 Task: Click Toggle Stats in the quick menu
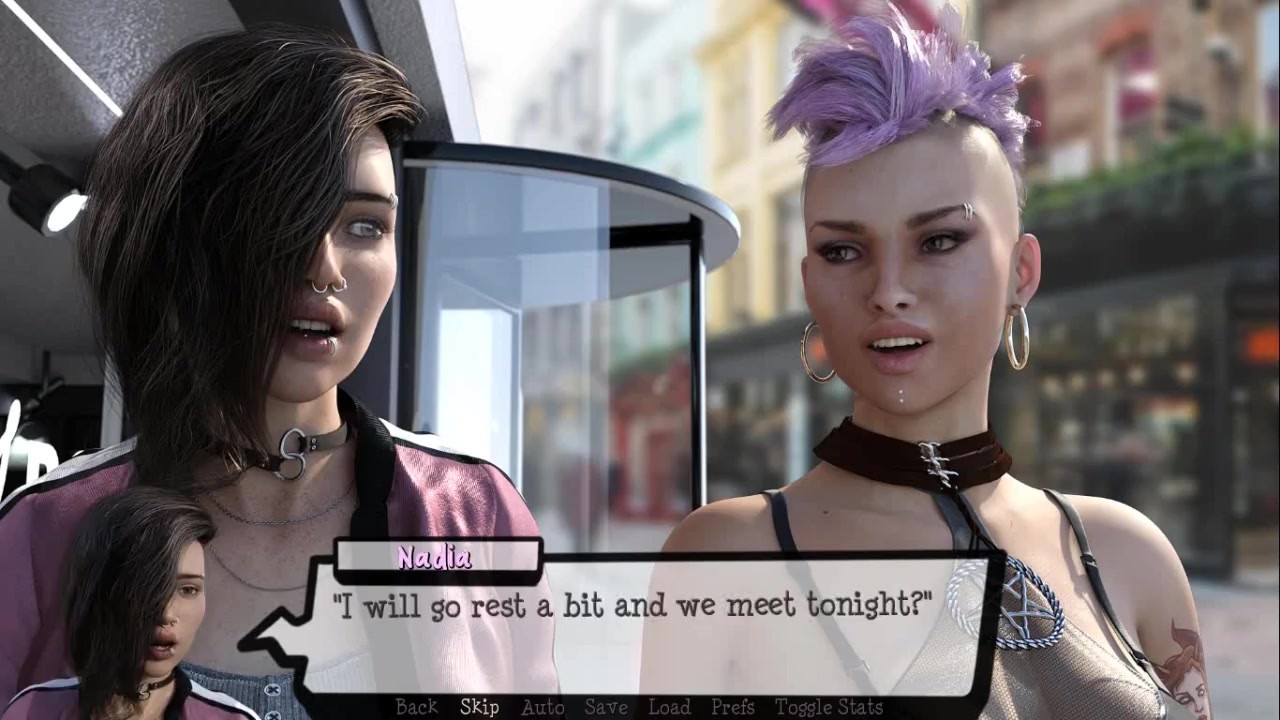pyautogui.click(x=829, y=707)
